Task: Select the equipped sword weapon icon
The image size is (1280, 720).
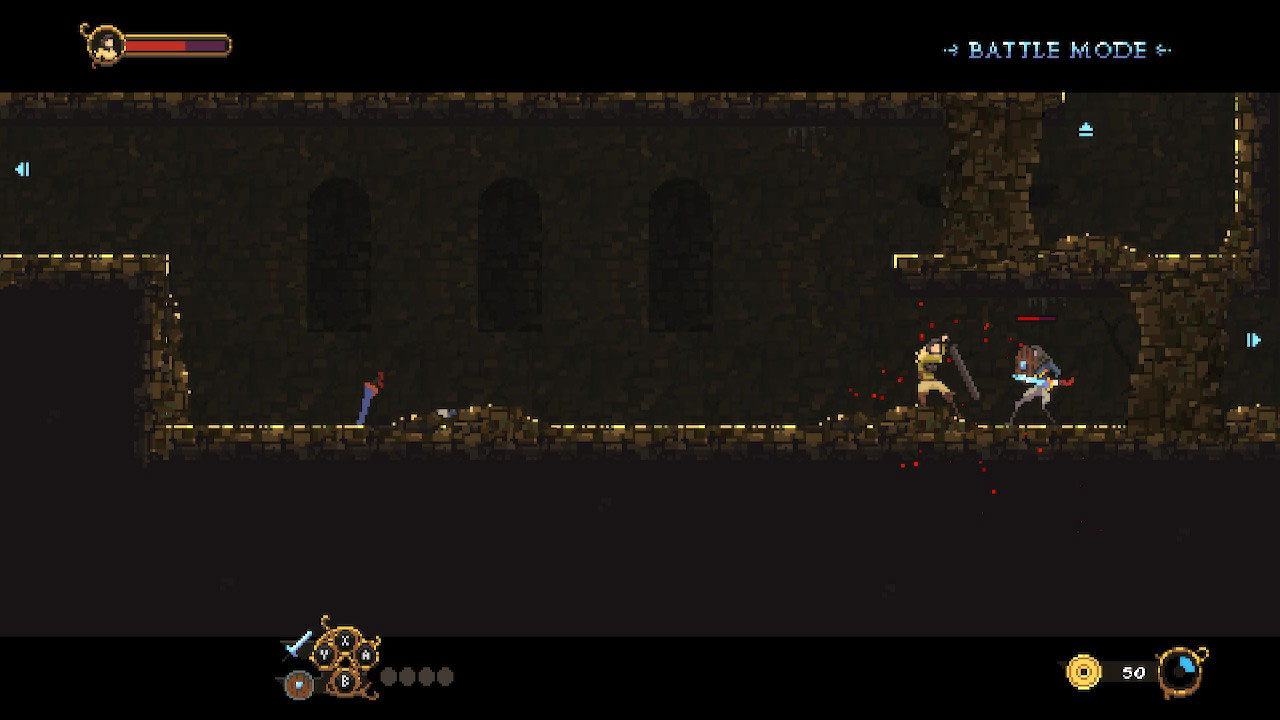Action: 298,645
